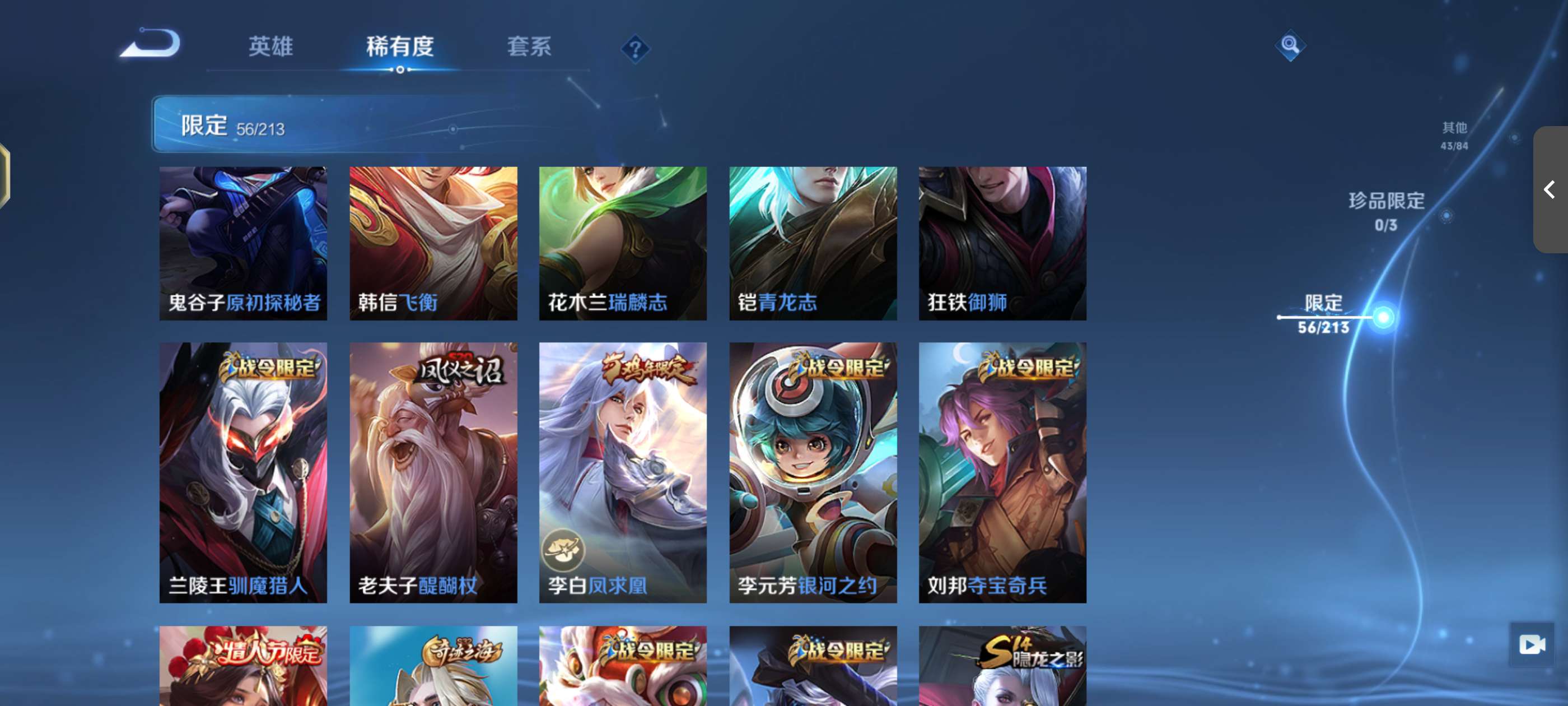Screen dimensions: 1568x706
Task: Click the question mark help icon
Action: [x=636, y=50]
